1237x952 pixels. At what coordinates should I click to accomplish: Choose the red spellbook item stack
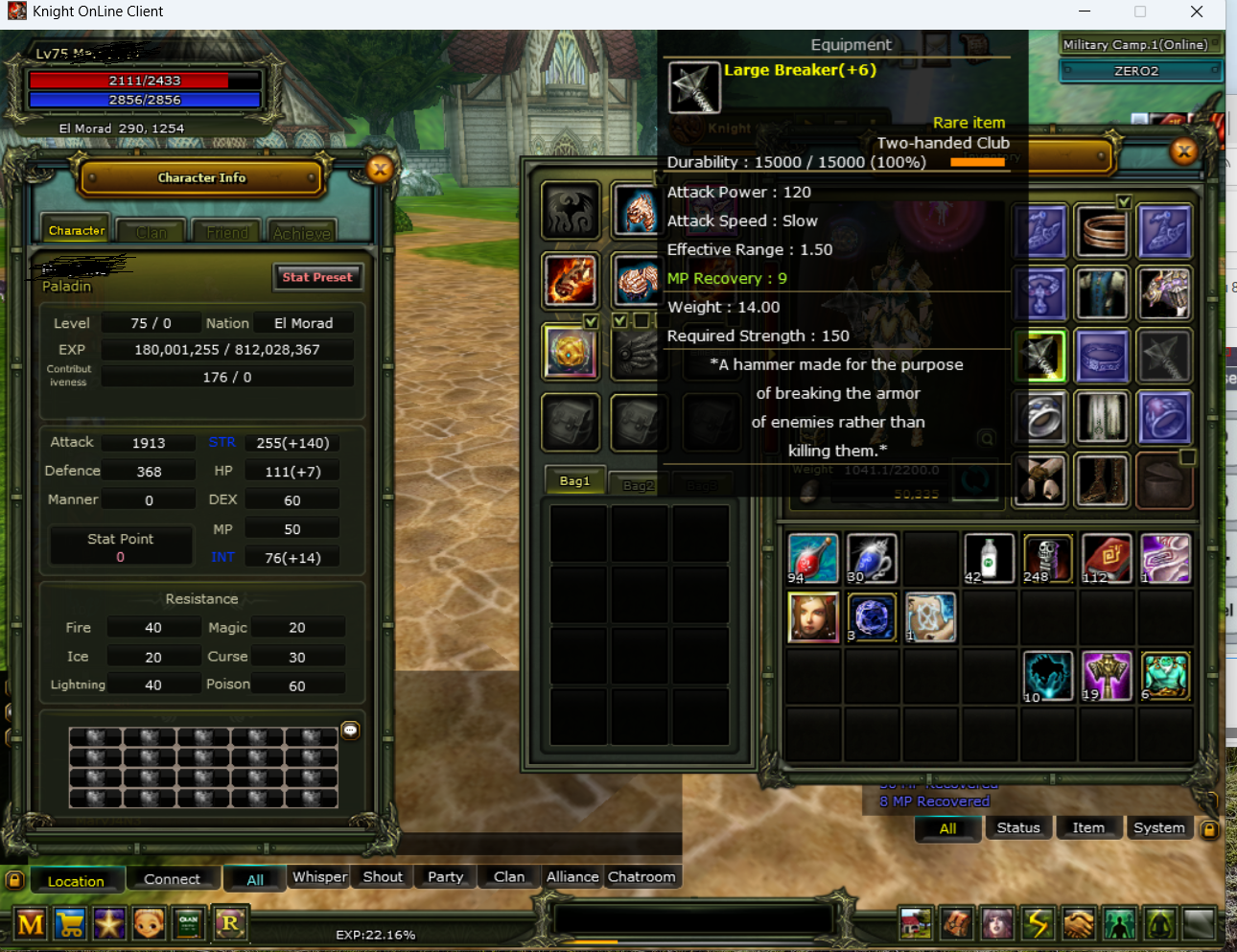click(1107, 558)
